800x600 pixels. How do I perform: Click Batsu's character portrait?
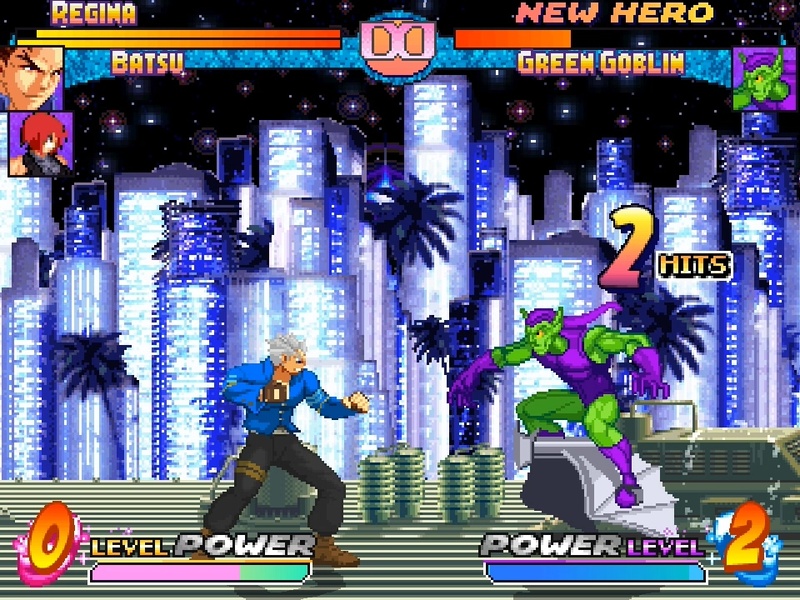(32, 77)
